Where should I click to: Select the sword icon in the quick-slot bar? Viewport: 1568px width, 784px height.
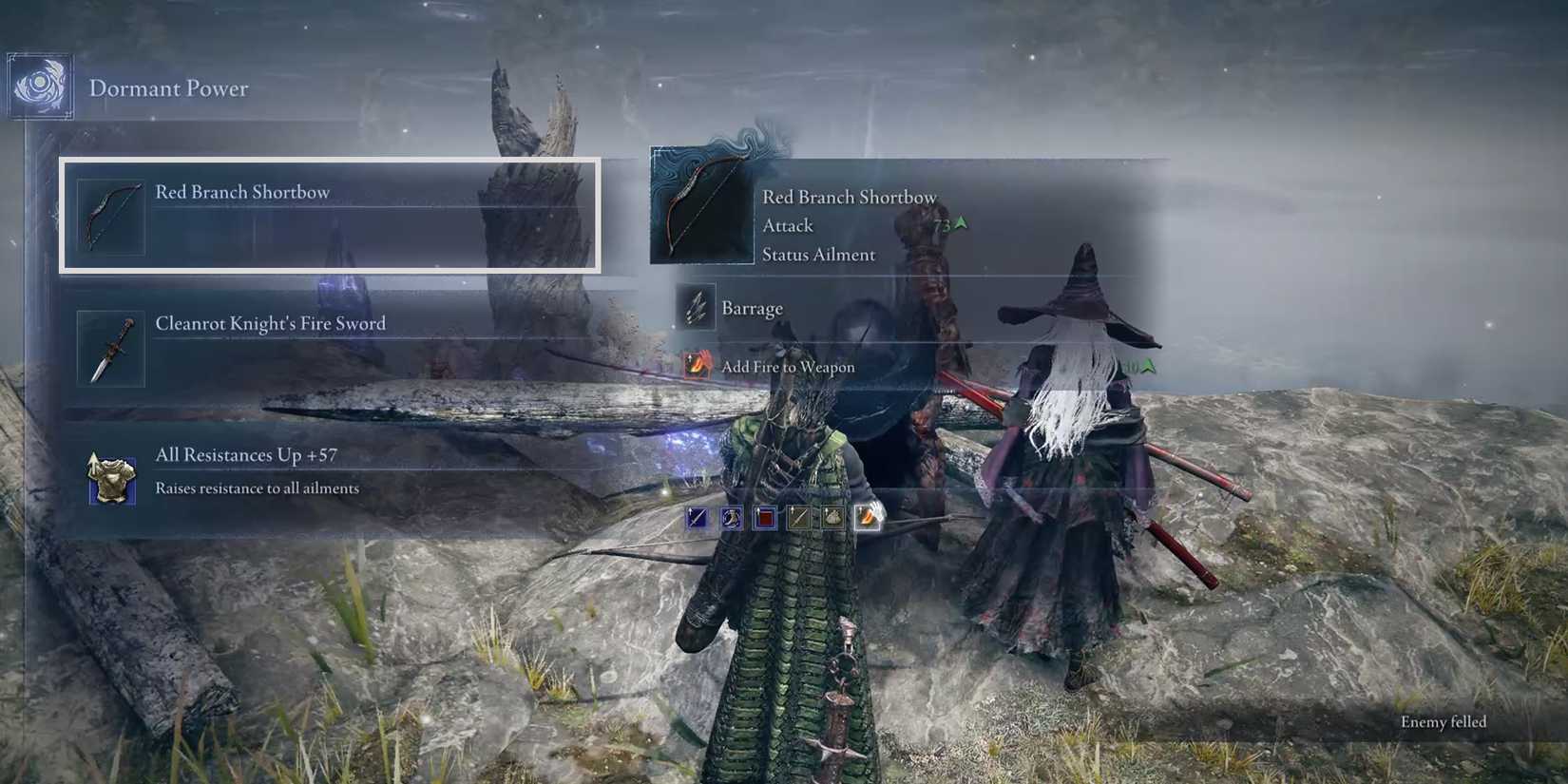click(x=696, y=518)
